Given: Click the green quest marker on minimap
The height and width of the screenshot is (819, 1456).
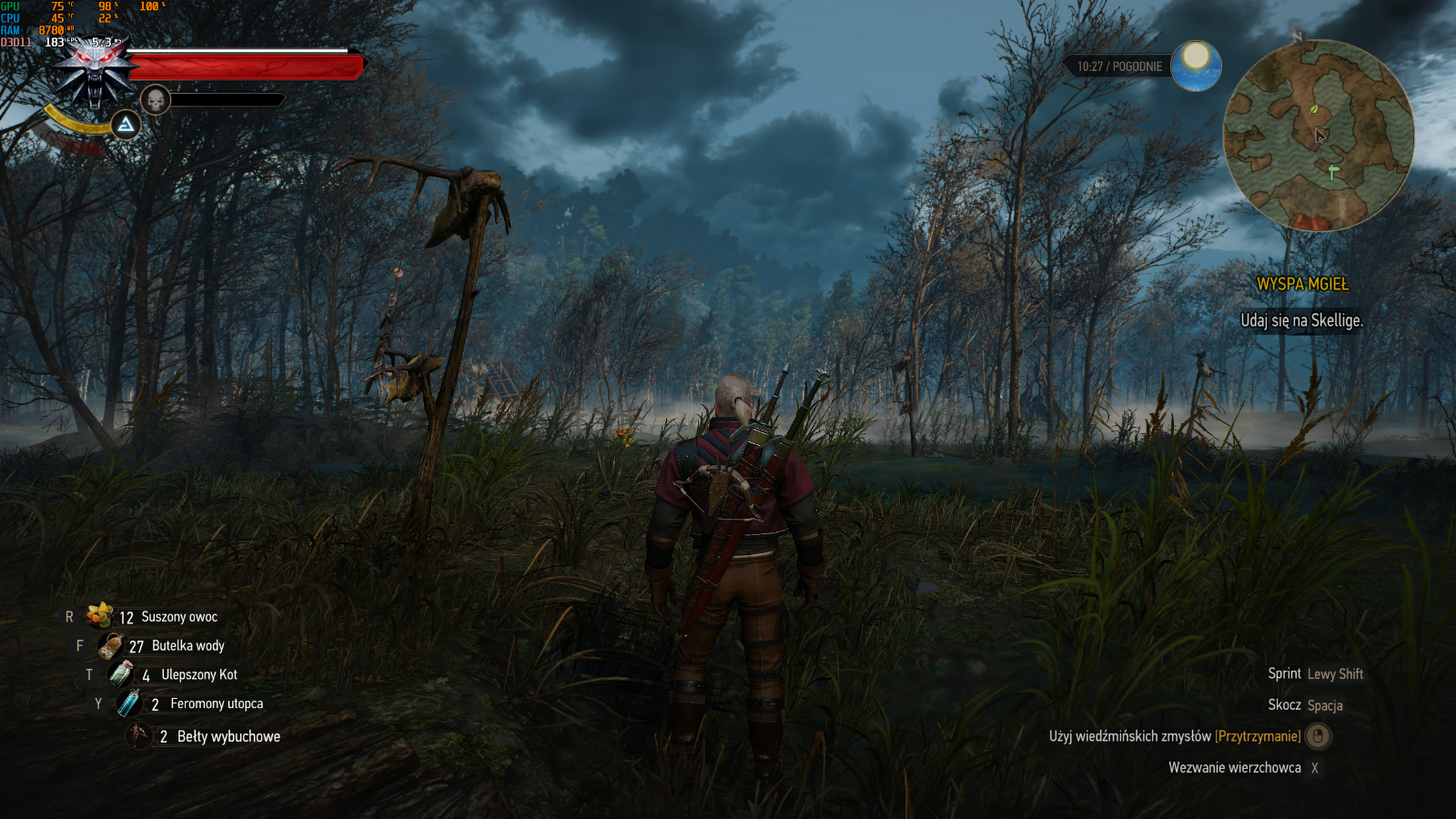Looking at the screenshot, I should point(1333,171).
